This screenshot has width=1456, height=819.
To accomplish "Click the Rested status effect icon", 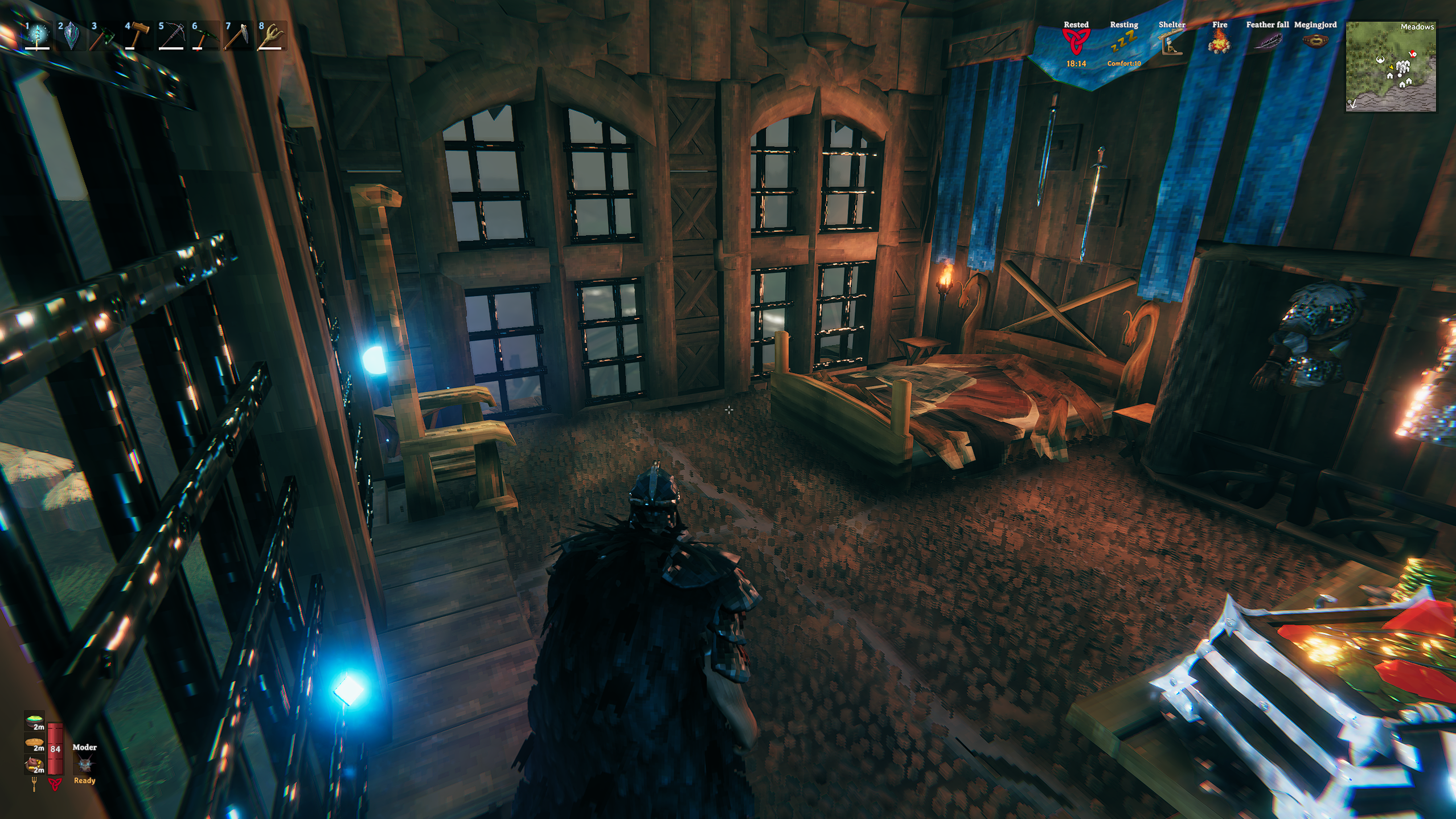I will (1076, 41).
